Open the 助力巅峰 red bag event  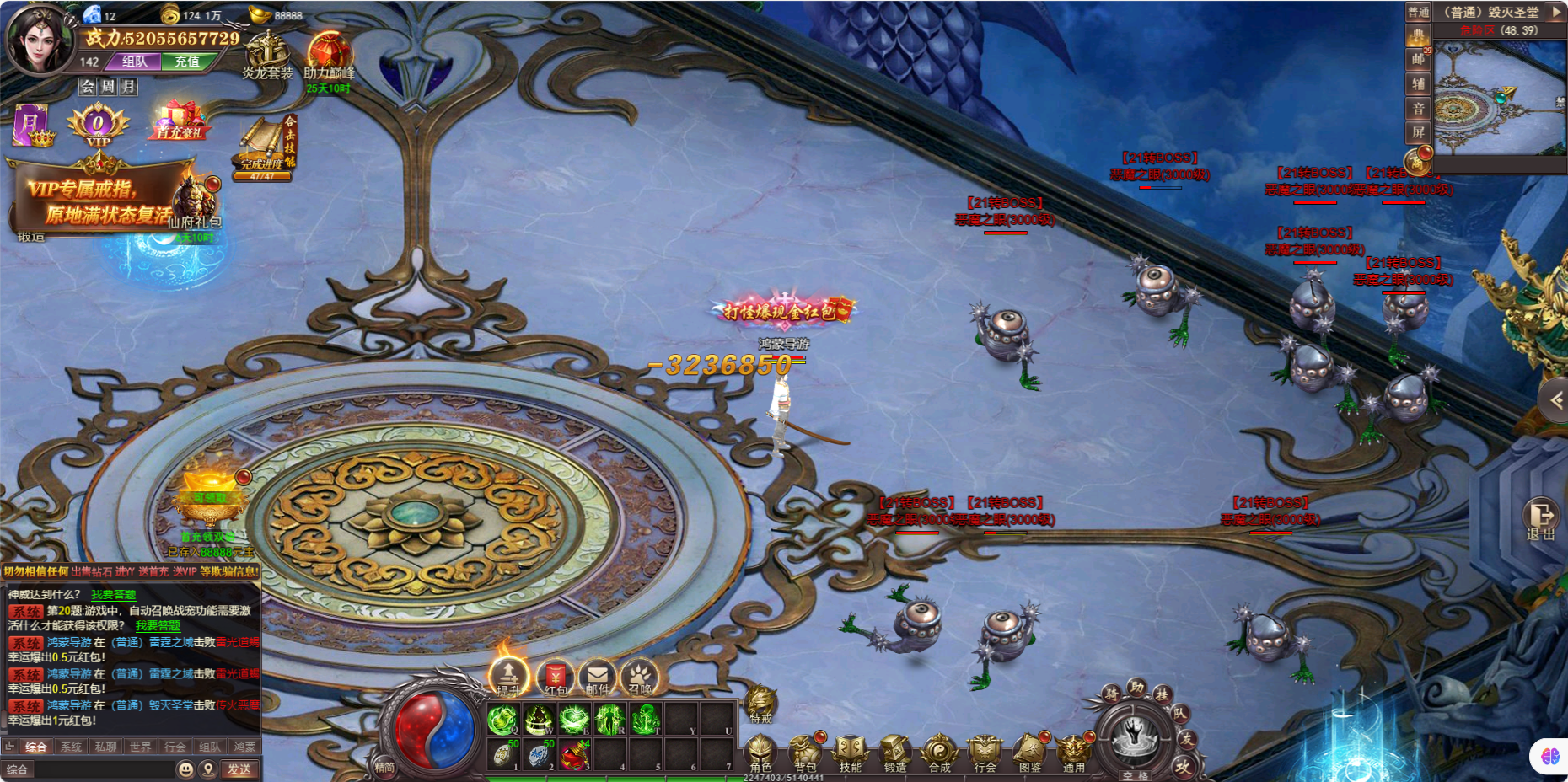pos(329,56)
